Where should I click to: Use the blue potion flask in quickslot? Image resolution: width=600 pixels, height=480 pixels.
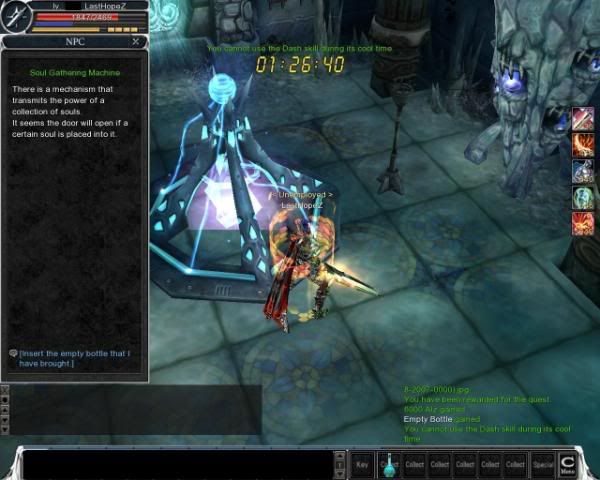[x=388, y=463]
